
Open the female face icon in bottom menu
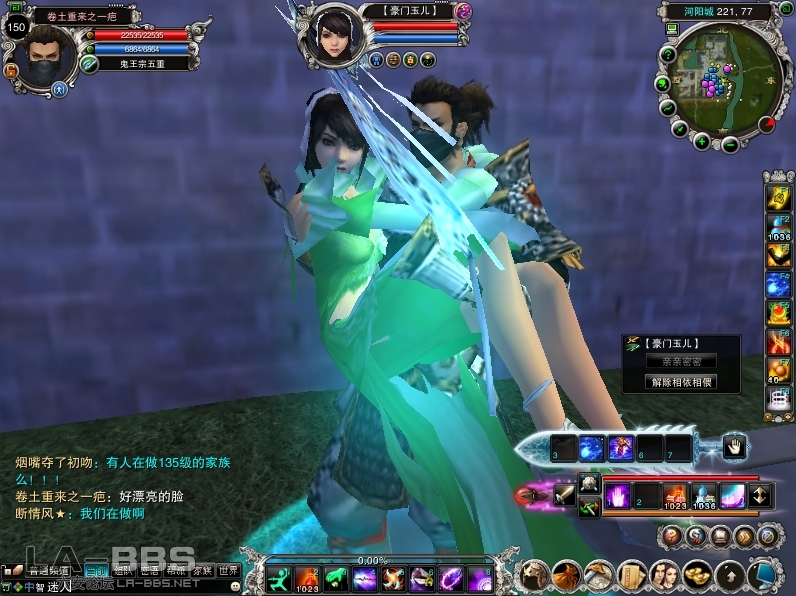pyautogui.click(x=663, y=575)
